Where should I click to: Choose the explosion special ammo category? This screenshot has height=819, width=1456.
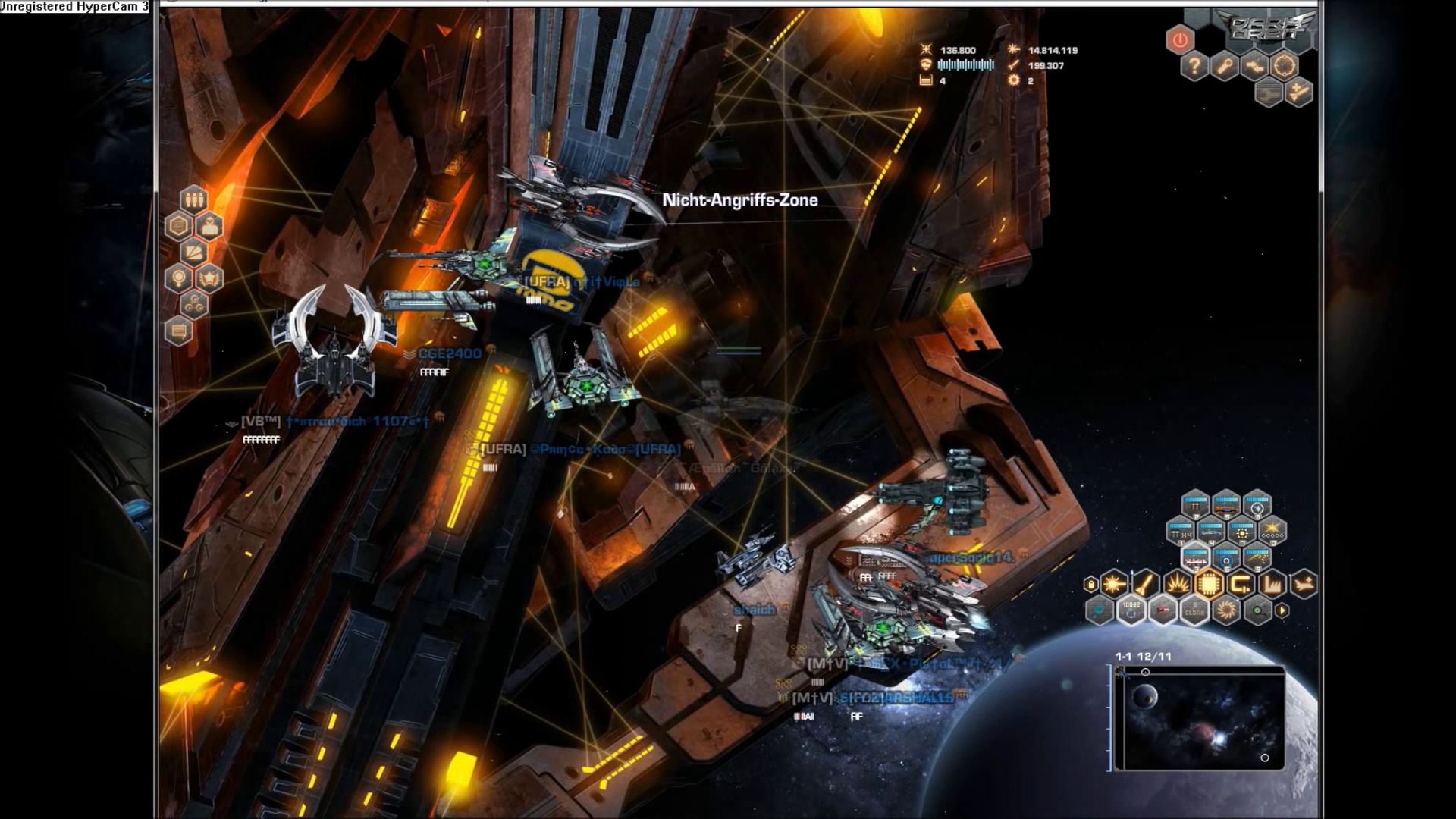[x=1177, y=584]
